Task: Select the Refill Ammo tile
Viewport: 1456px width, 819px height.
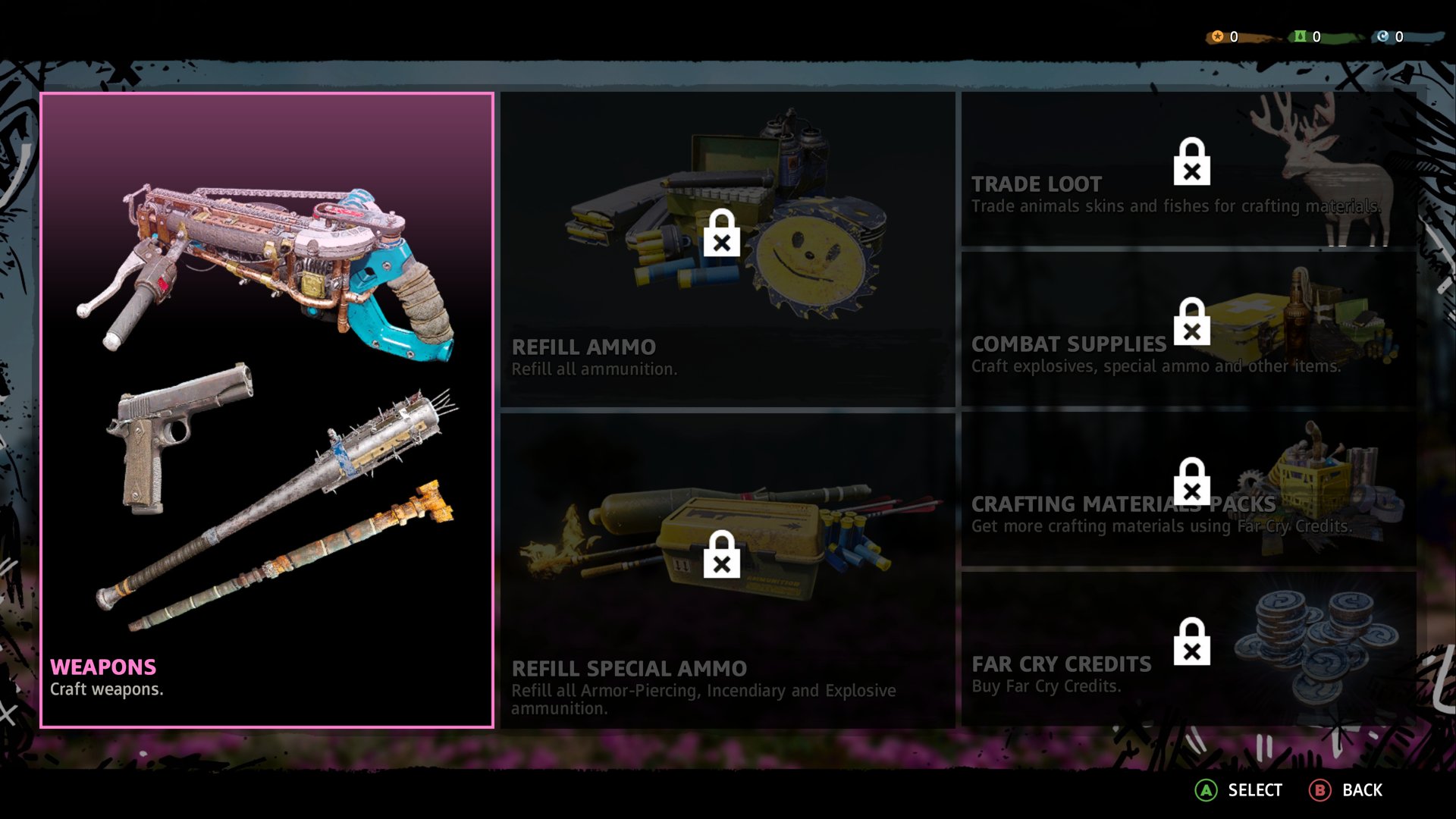Action: (x=727, y=250)
